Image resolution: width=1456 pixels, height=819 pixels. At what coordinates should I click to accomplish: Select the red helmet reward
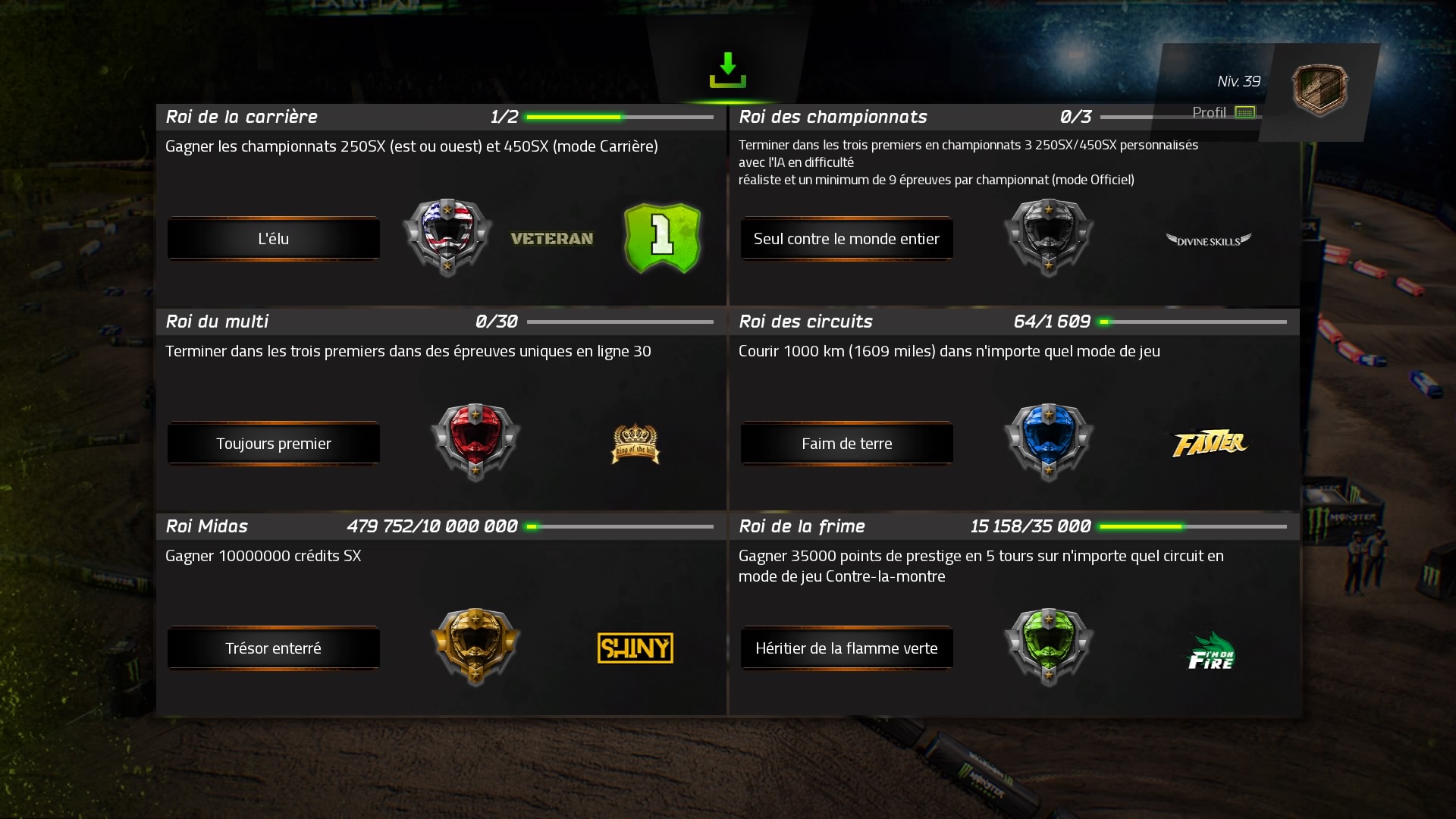tap(475, 441)
